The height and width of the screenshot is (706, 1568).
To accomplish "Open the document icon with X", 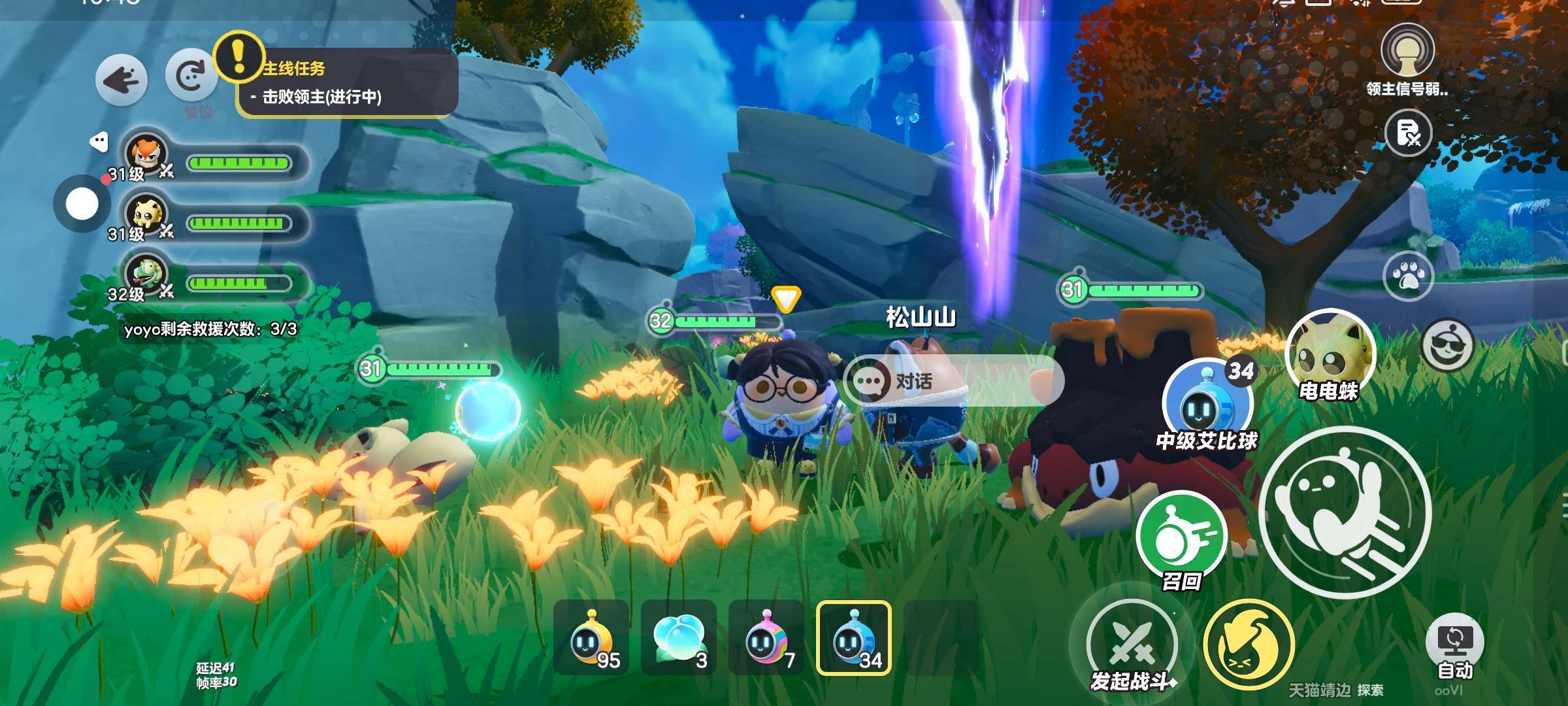I will (x=1408, y=133).
